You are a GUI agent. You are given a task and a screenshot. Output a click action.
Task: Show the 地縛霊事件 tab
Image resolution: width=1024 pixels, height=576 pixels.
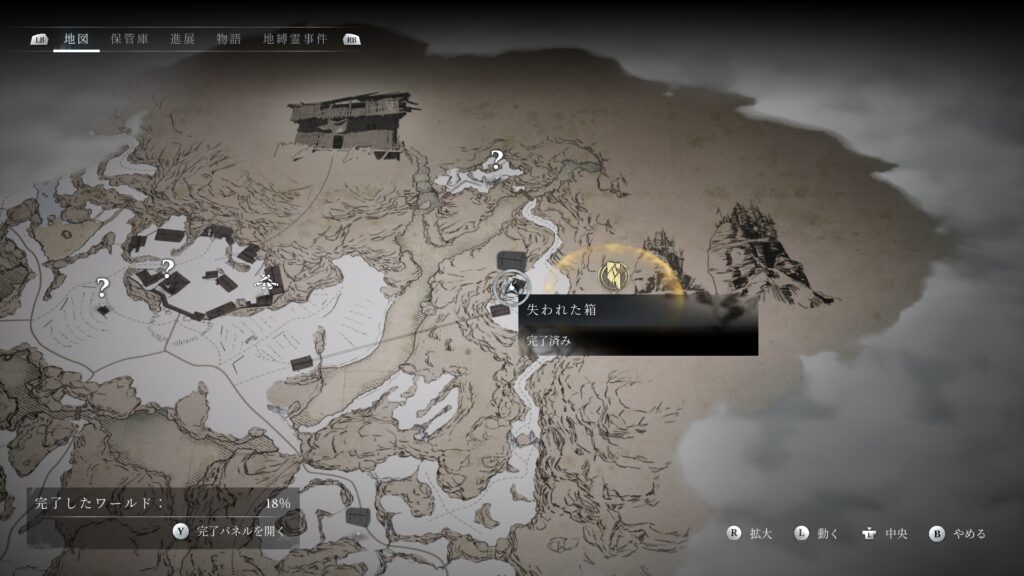[296, 39]
